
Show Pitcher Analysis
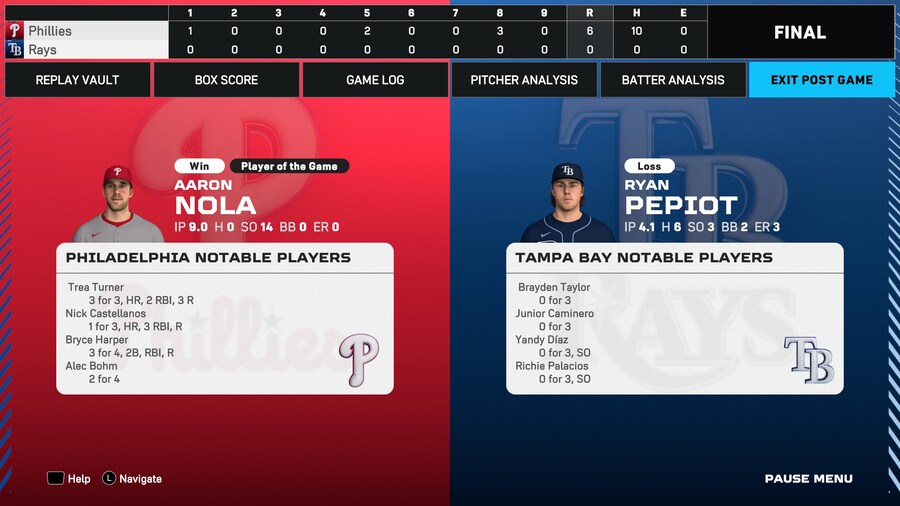524,80
